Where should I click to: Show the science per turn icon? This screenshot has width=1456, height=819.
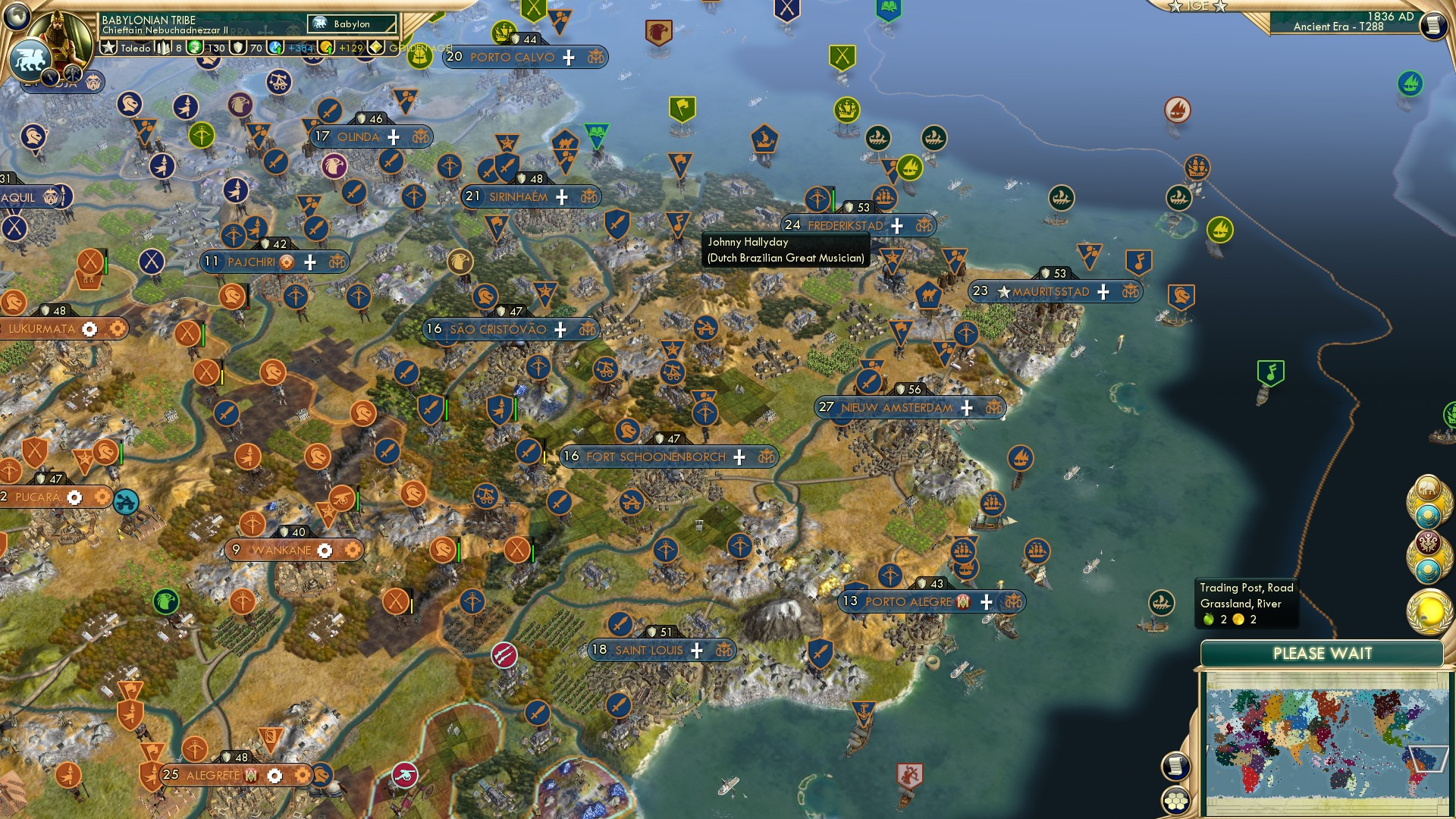tap(276, 48)
